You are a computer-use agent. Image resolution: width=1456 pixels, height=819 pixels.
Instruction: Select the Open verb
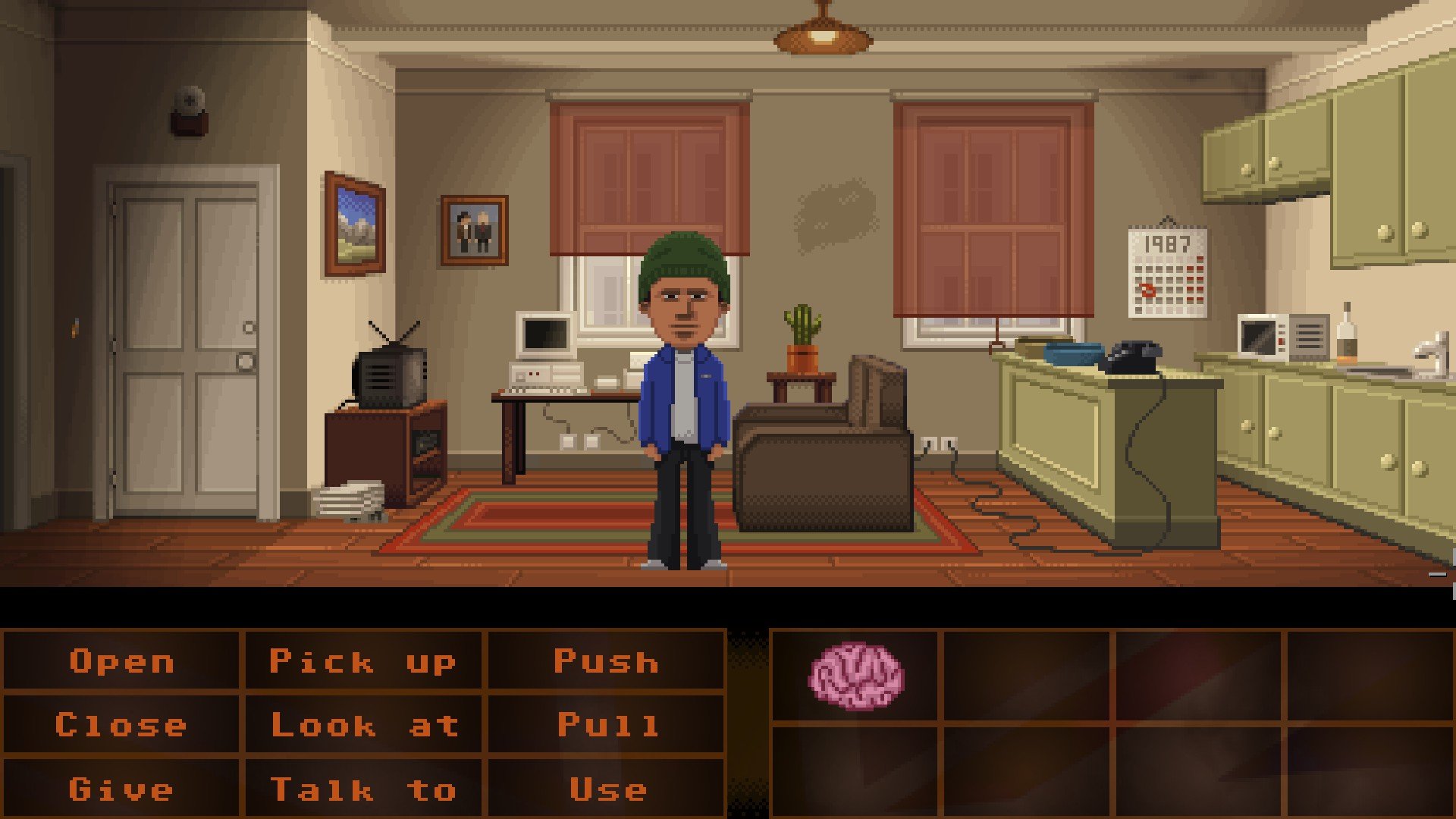[121, 661]
